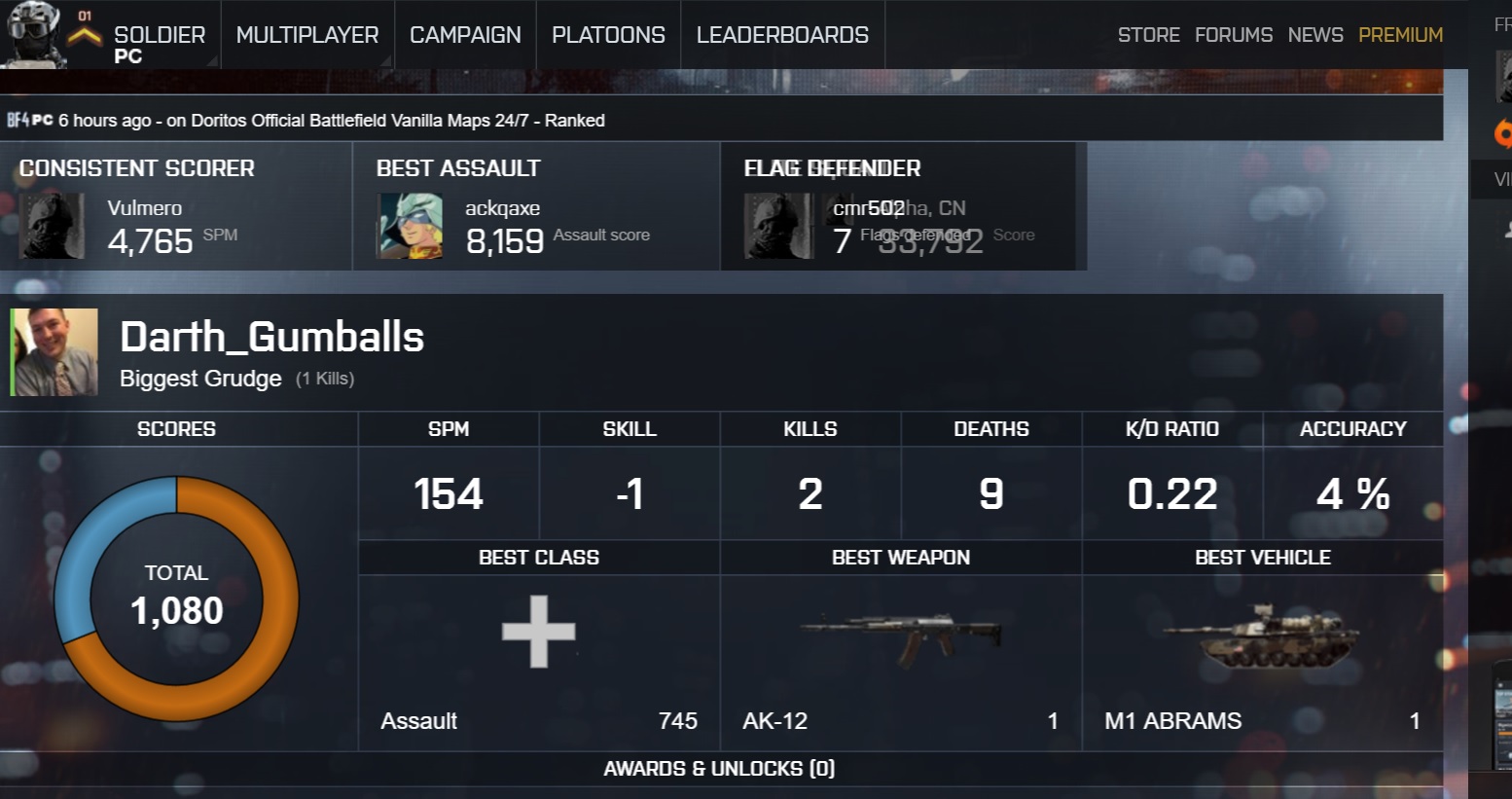
Task: Open the Campaign page
Action: coord(465,35)
